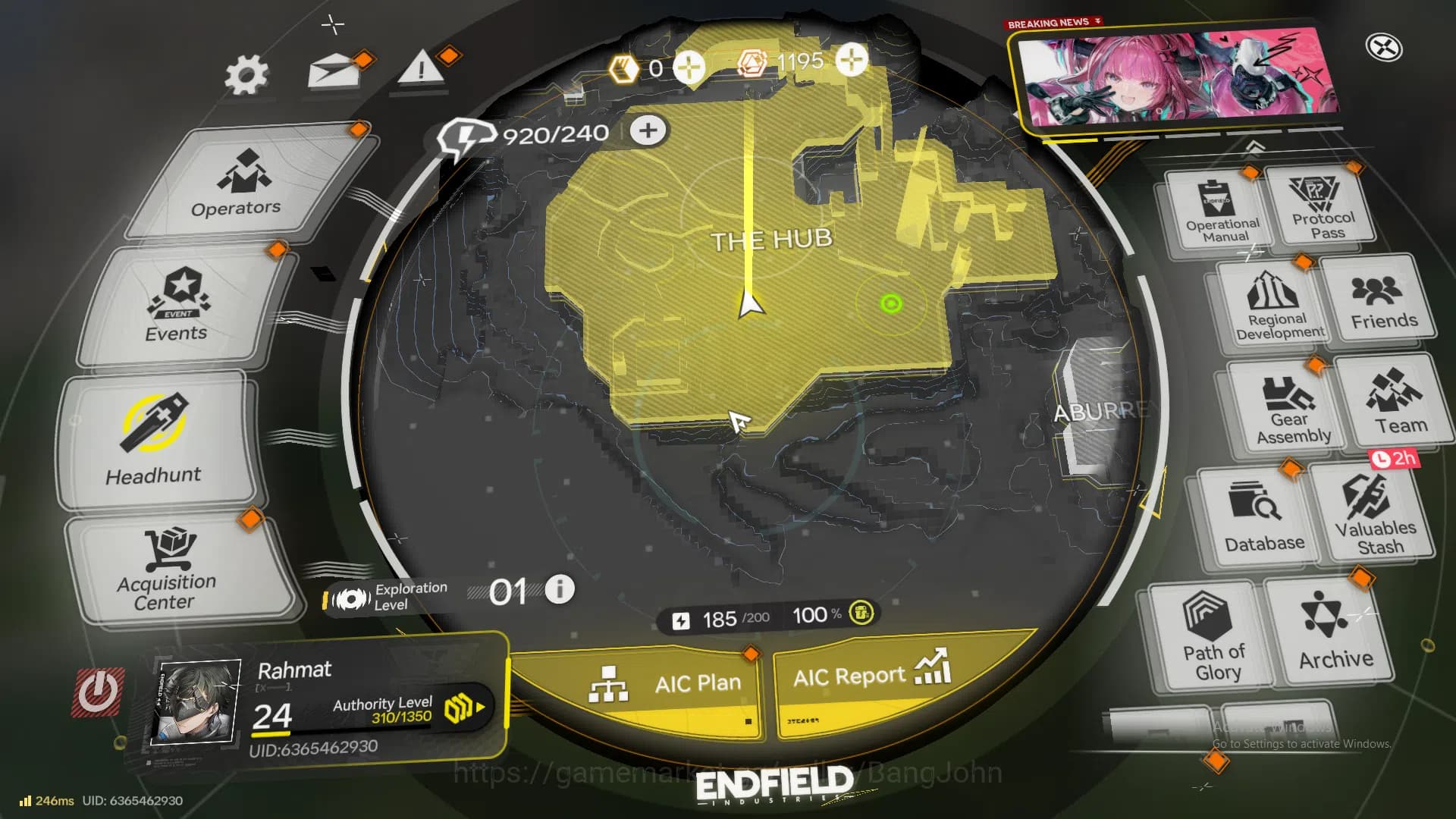Open the Protocol Pass
Screen dimensions: 1456x819
(1326, 205)
